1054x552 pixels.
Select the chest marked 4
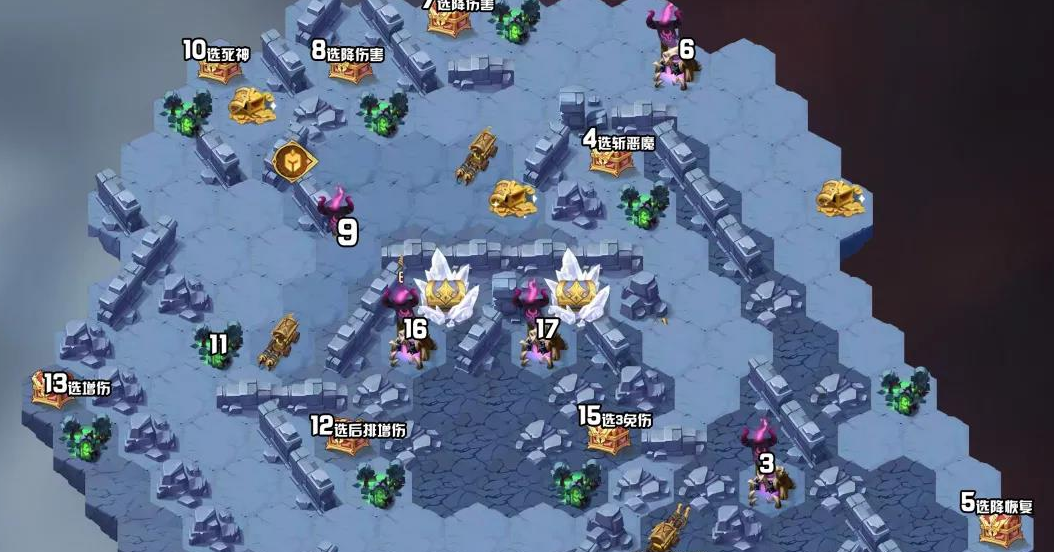pyautogui.click(x=611, y=159)
